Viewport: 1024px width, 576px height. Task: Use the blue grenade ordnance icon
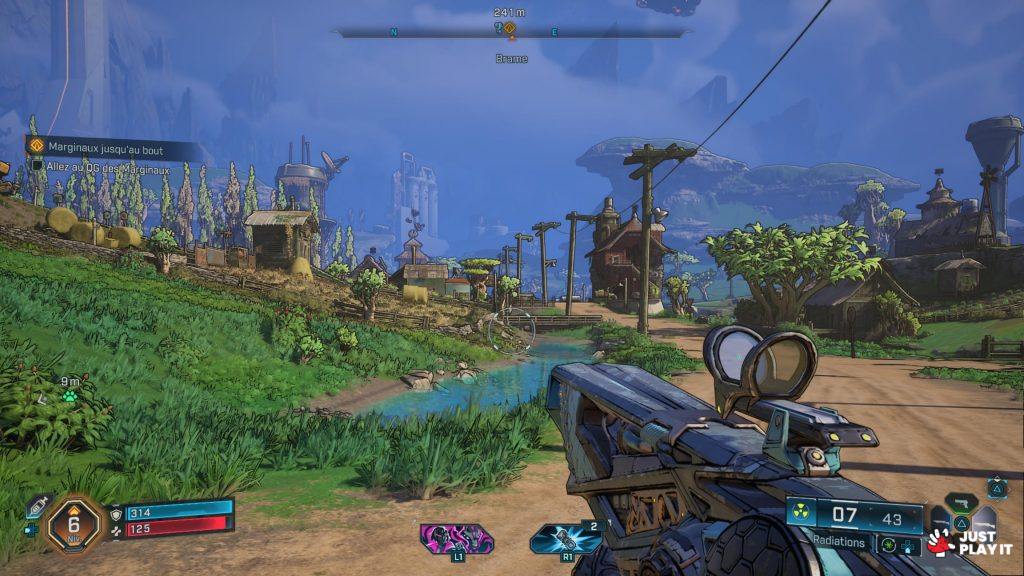point(567,538)
